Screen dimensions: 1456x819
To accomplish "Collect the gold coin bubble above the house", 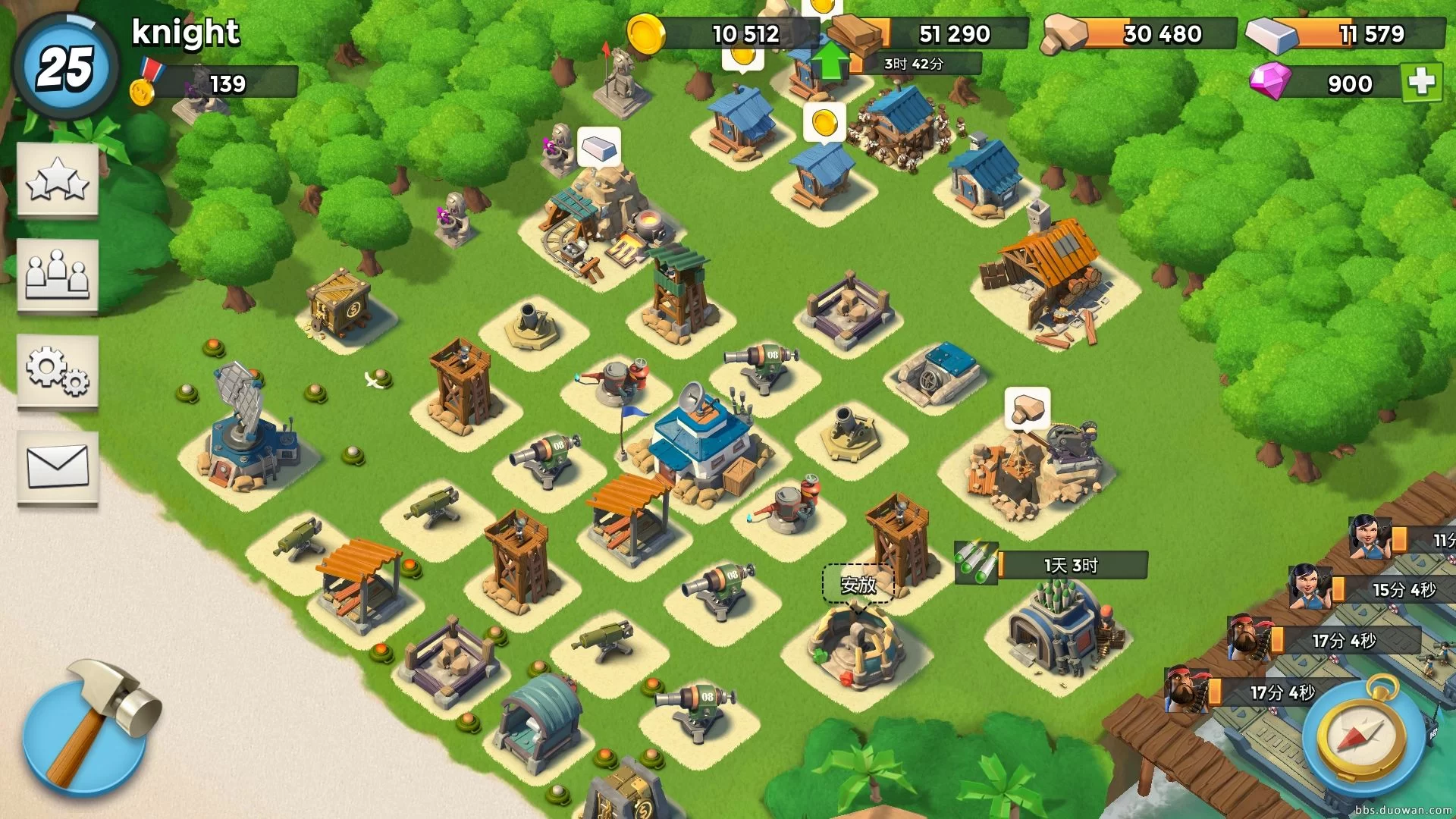I will [824, 122].
